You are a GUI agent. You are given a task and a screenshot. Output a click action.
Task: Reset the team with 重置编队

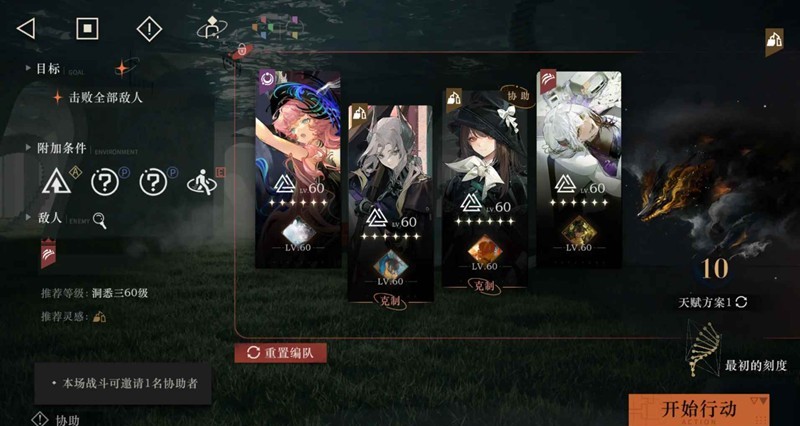tap(281, 353)
